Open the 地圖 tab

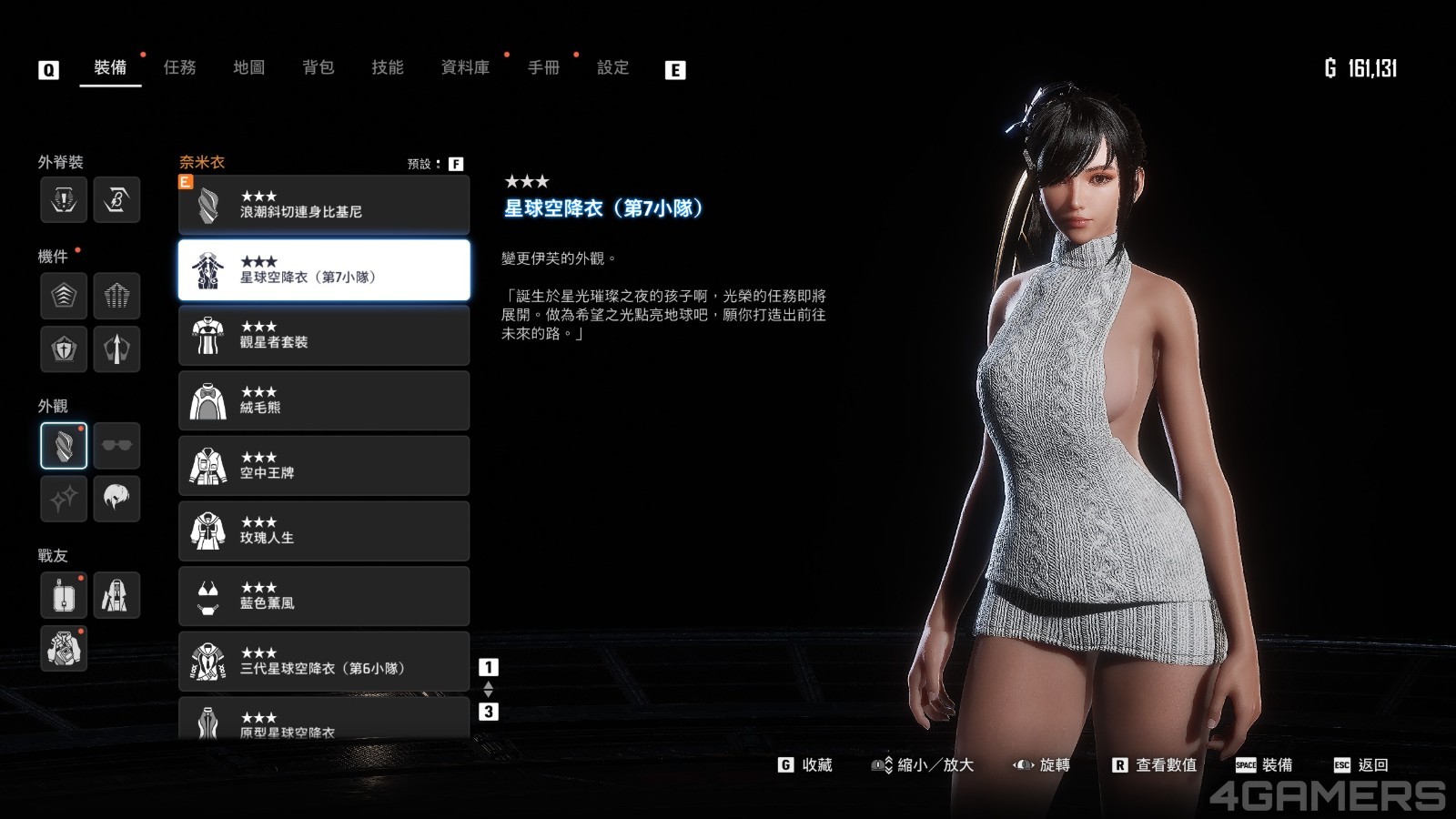click(248, 67)
